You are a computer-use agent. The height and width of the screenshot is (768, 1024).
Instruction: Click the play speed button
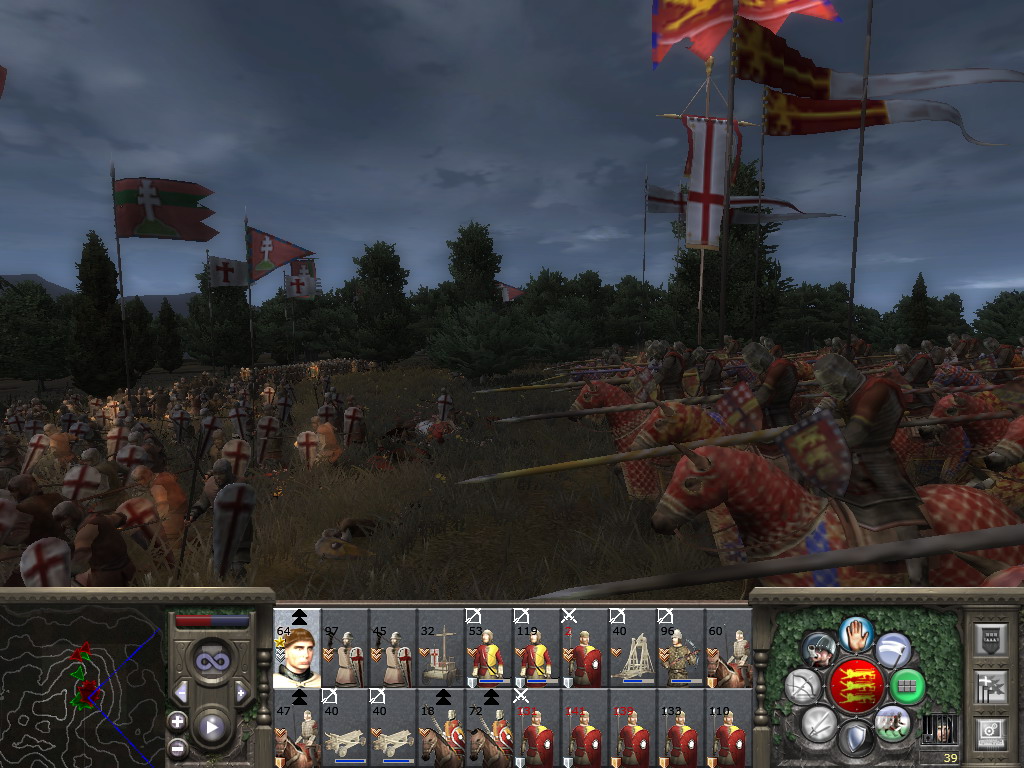(212, 727)
